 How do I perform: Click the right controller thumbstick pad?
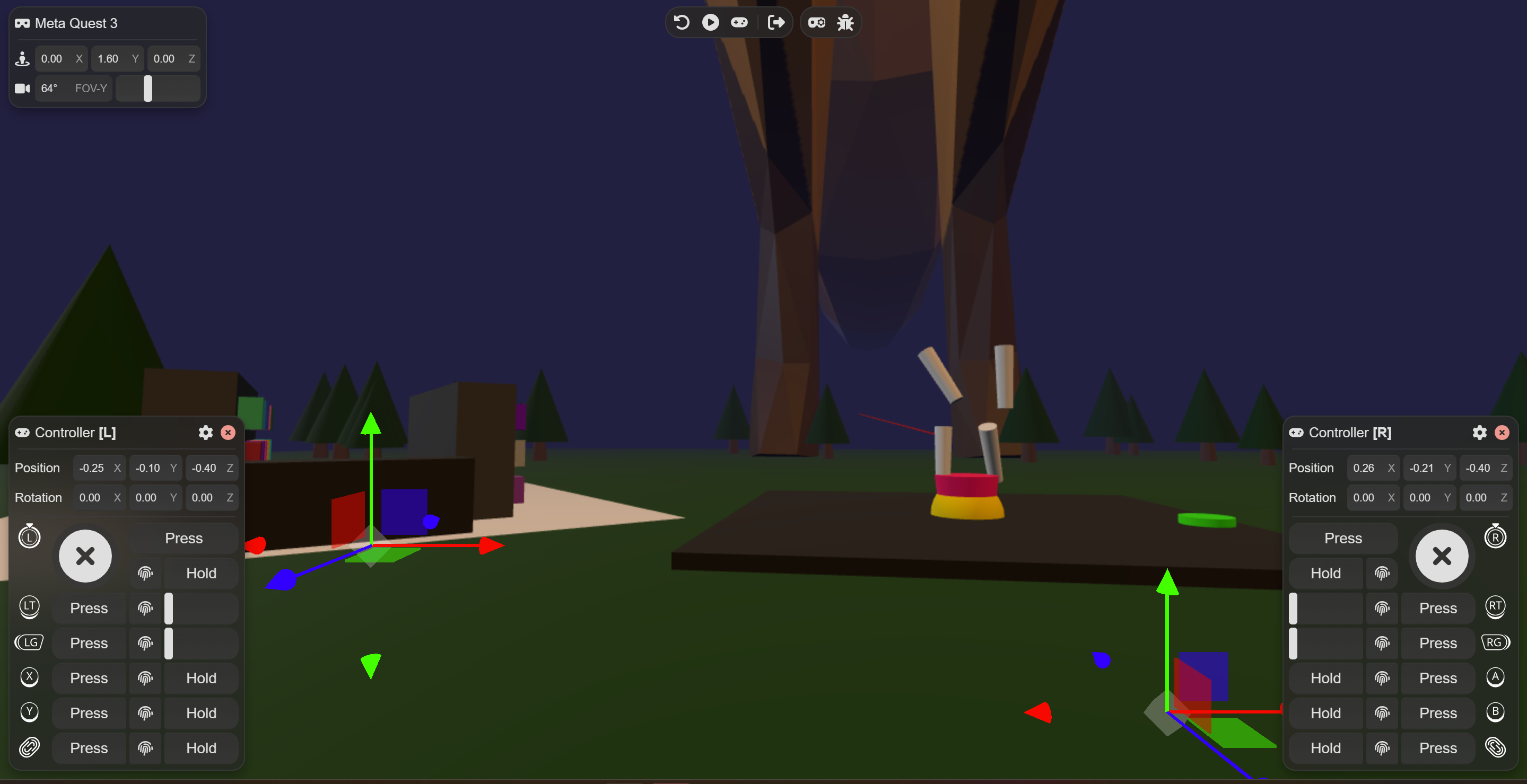tap(1442, 556)
